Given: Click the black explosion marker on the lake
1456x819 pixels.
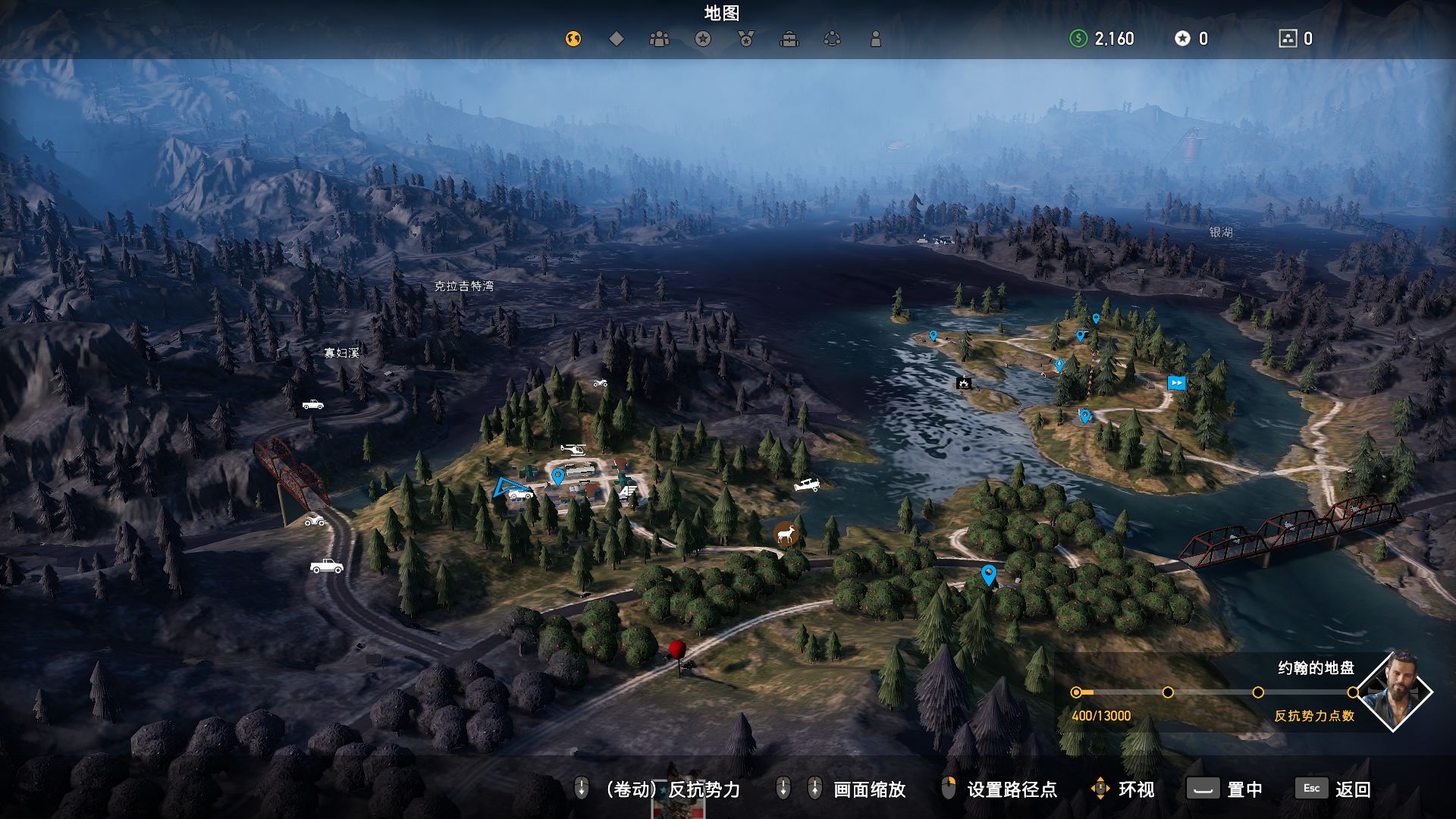Looking at the screenshot, I should [x=964, y=383].
